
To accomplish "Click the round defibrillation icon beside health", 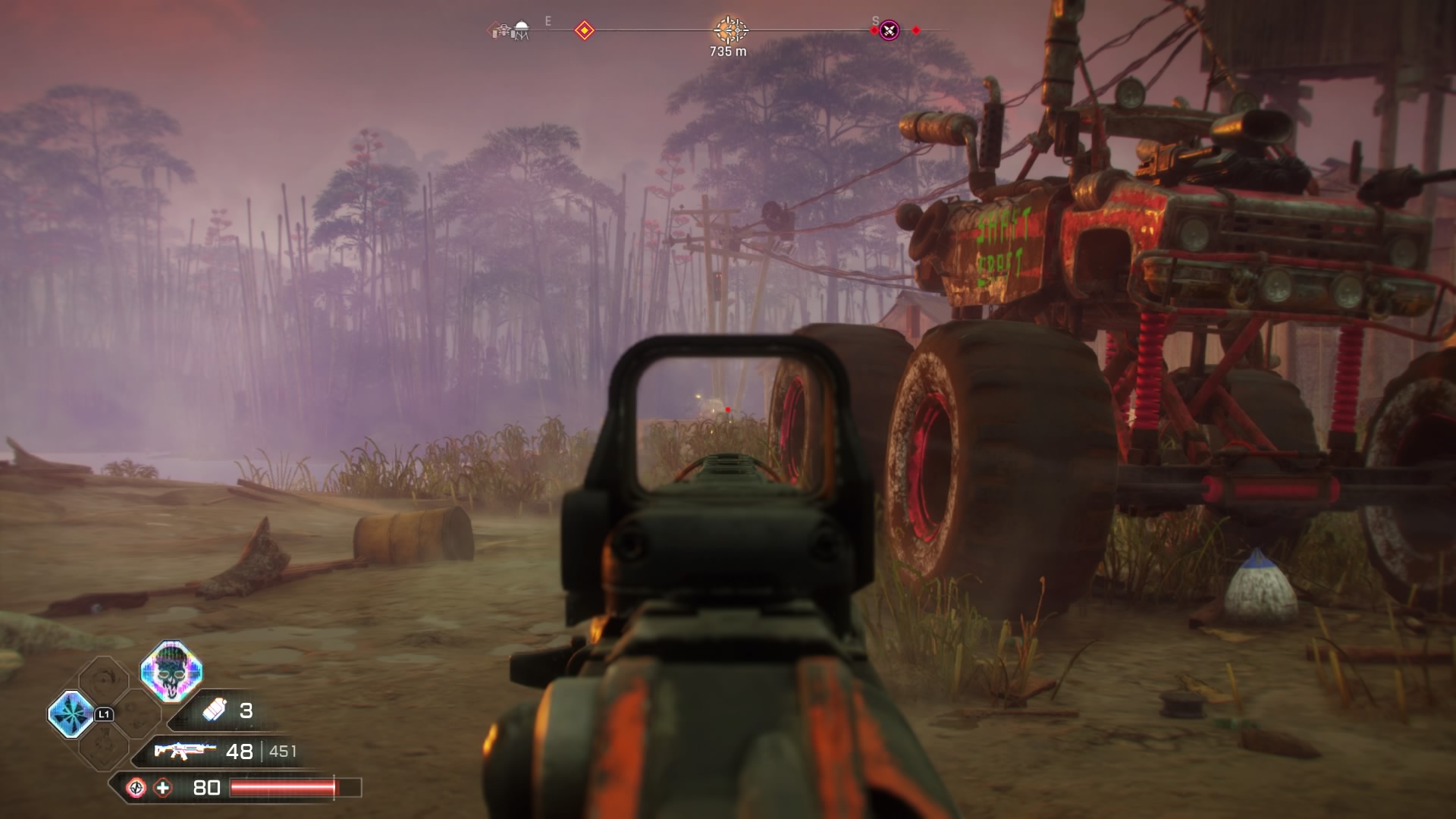I will (x=136, y=788).
